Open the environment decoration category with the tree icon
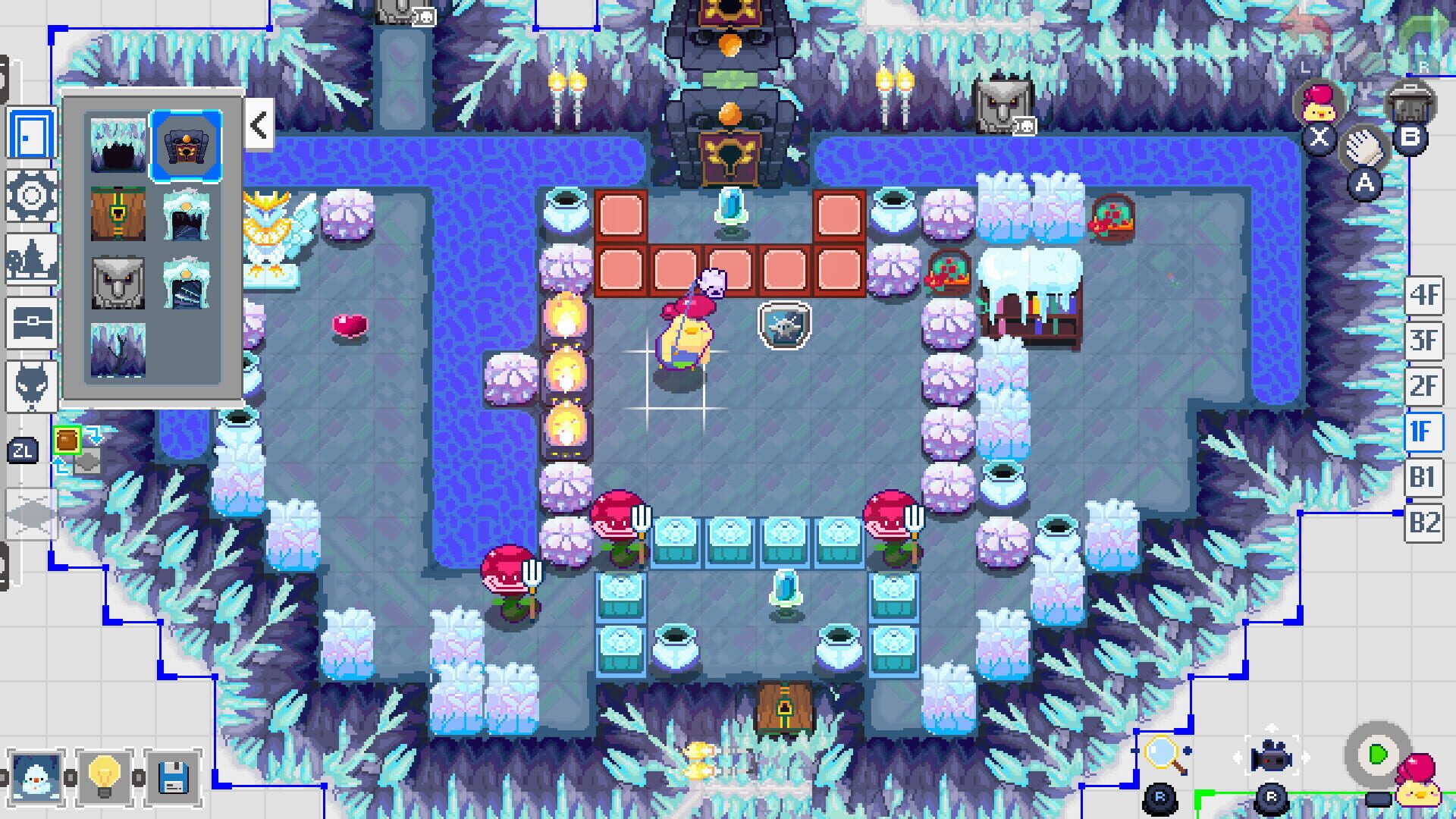The height and width of the screenshot is (819, 1456). tap(30, 258)
